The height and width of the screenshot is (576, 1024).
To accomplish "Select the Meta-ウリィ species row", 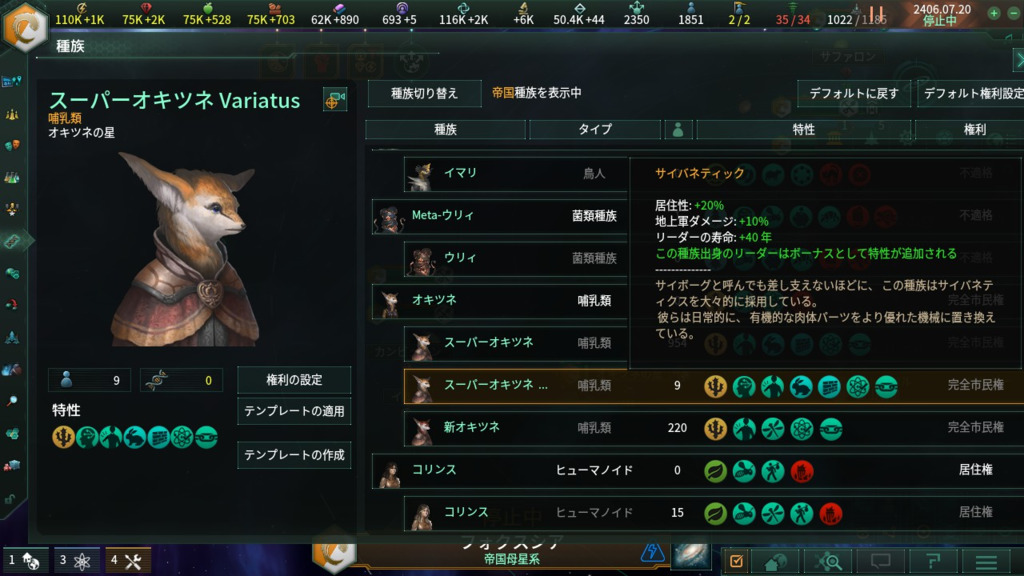I will [x=498, y=216].
